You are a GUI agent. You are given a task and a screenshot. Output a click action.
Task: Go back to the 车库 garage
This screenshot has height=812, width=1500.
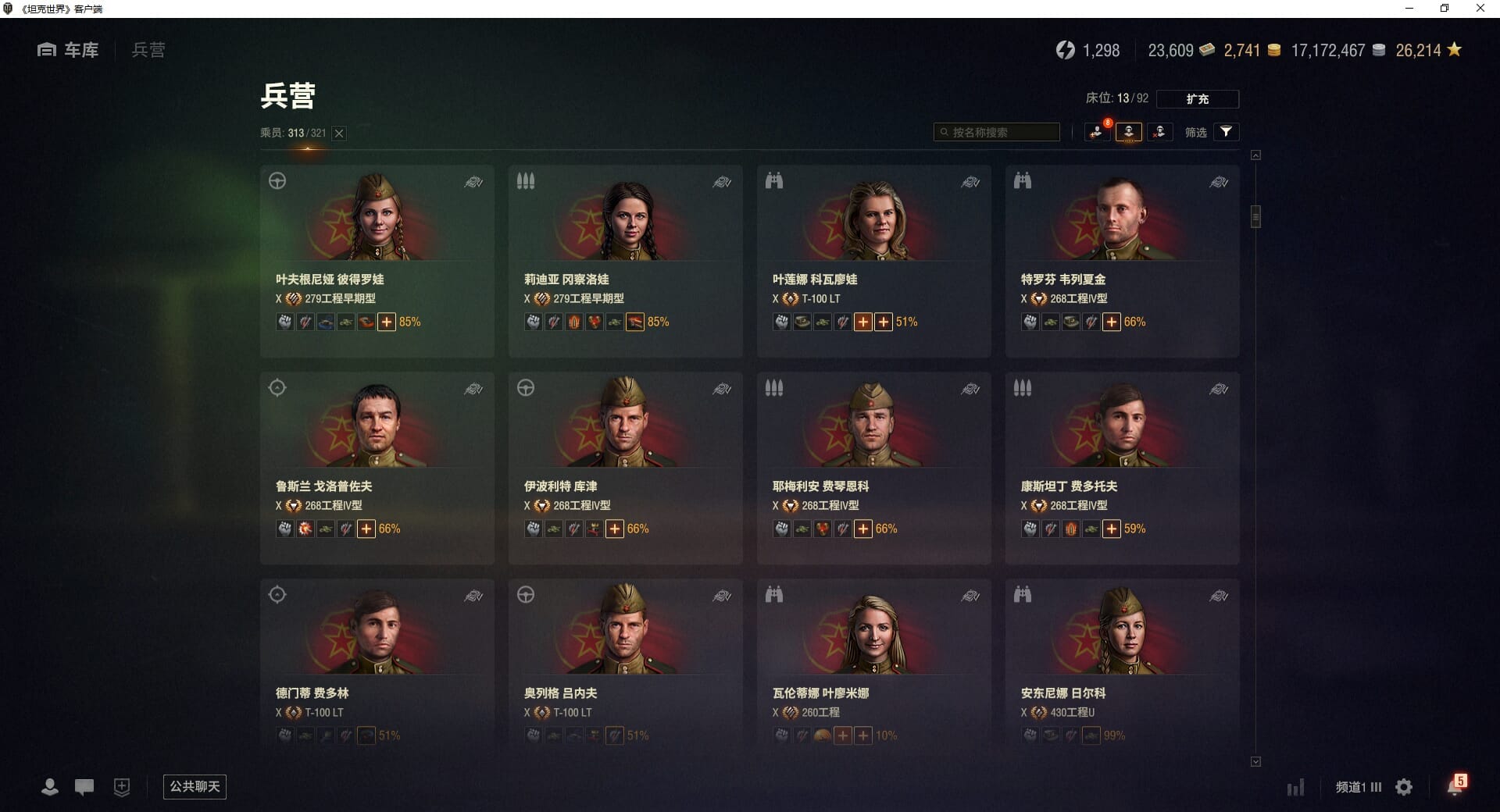[69, 50]
